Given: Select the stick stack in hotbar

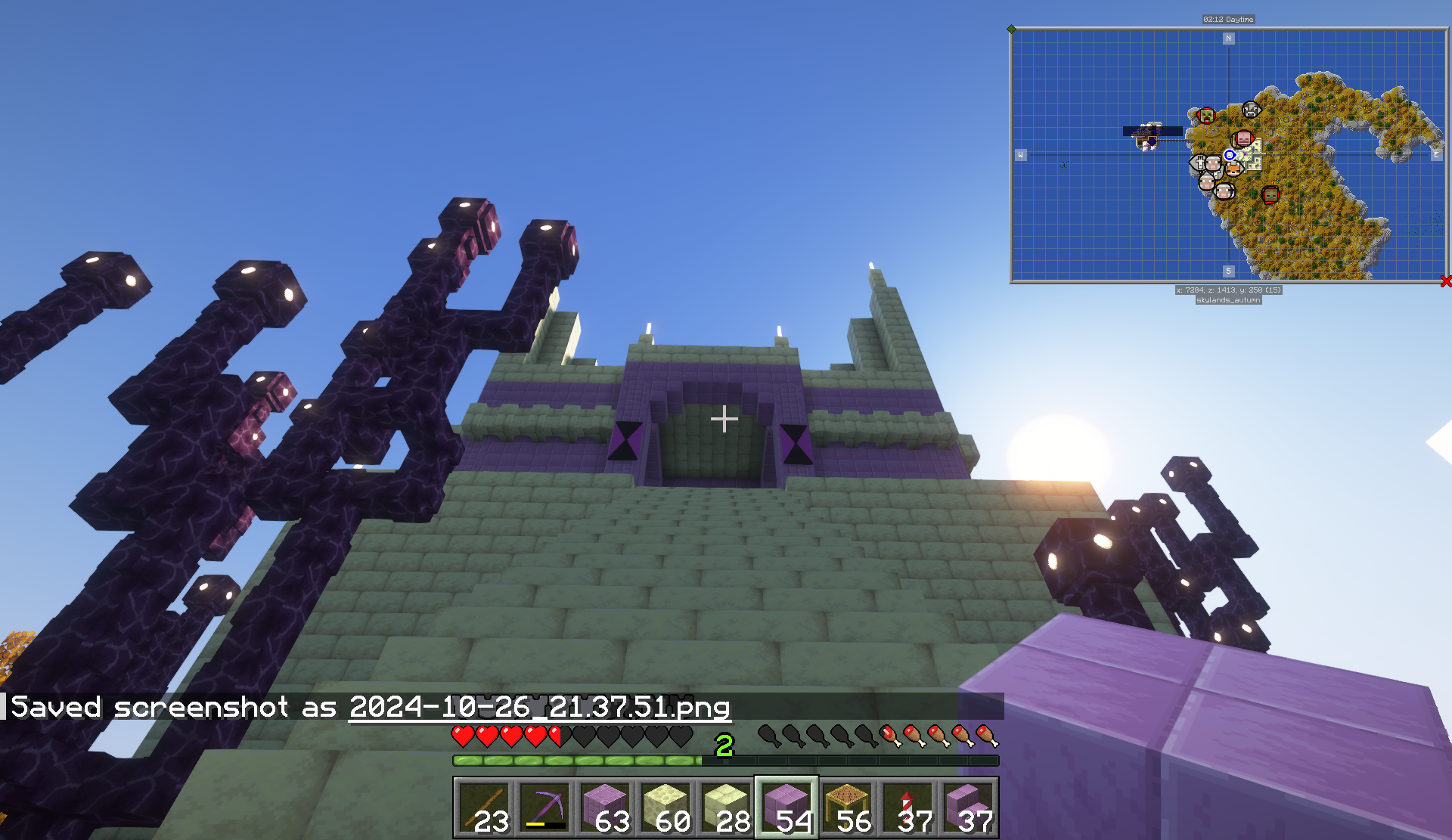Looking at the screenshot, I should point(484,807).
